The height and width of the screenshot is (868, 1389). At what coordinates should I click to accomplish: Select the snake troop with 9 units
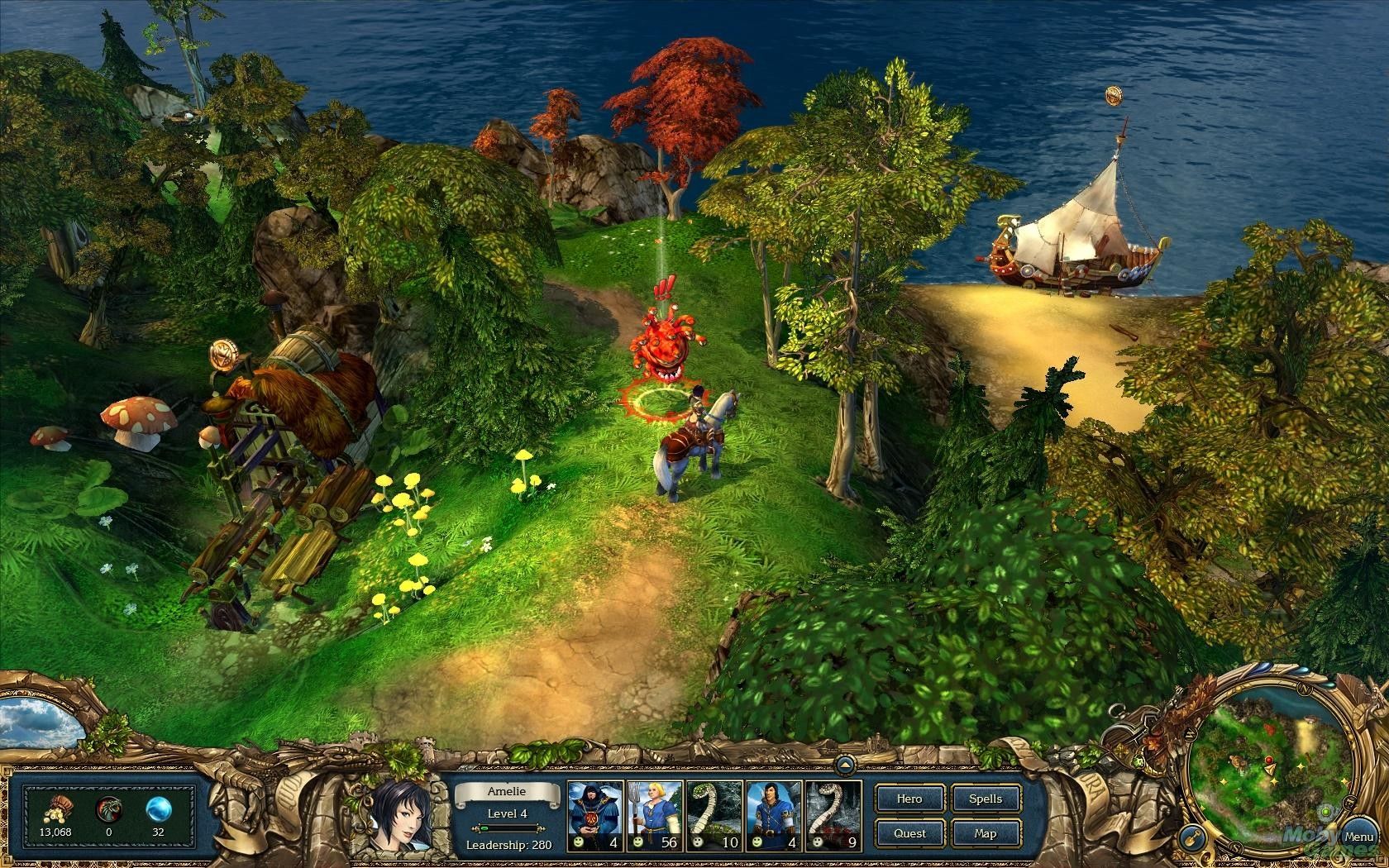point(833,815)
